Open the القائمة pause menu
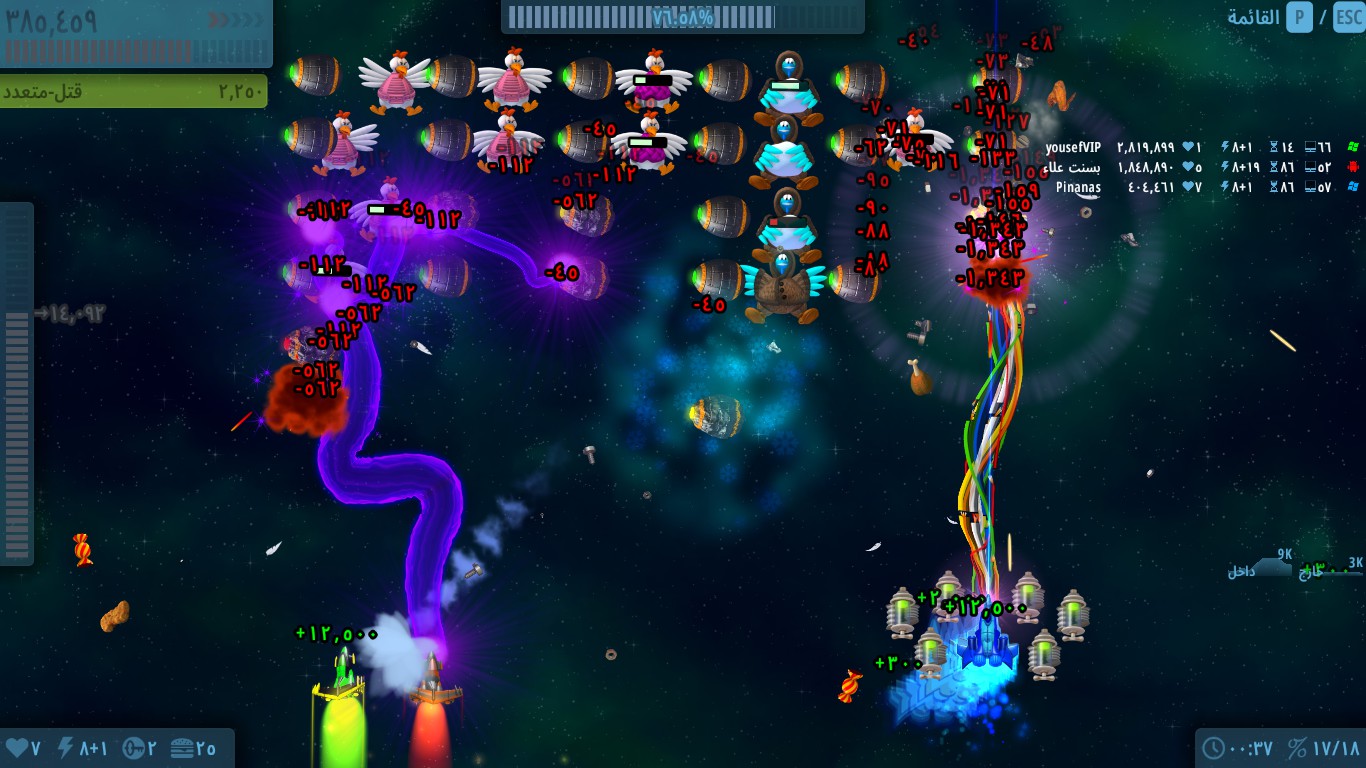1366x768 pixels. click(1253, 17)
